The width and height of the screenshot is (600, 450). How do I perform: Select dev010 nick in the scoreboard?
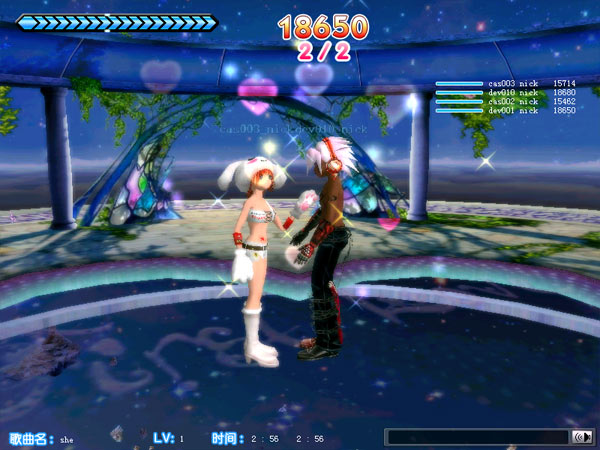click(x=512, y=93)
